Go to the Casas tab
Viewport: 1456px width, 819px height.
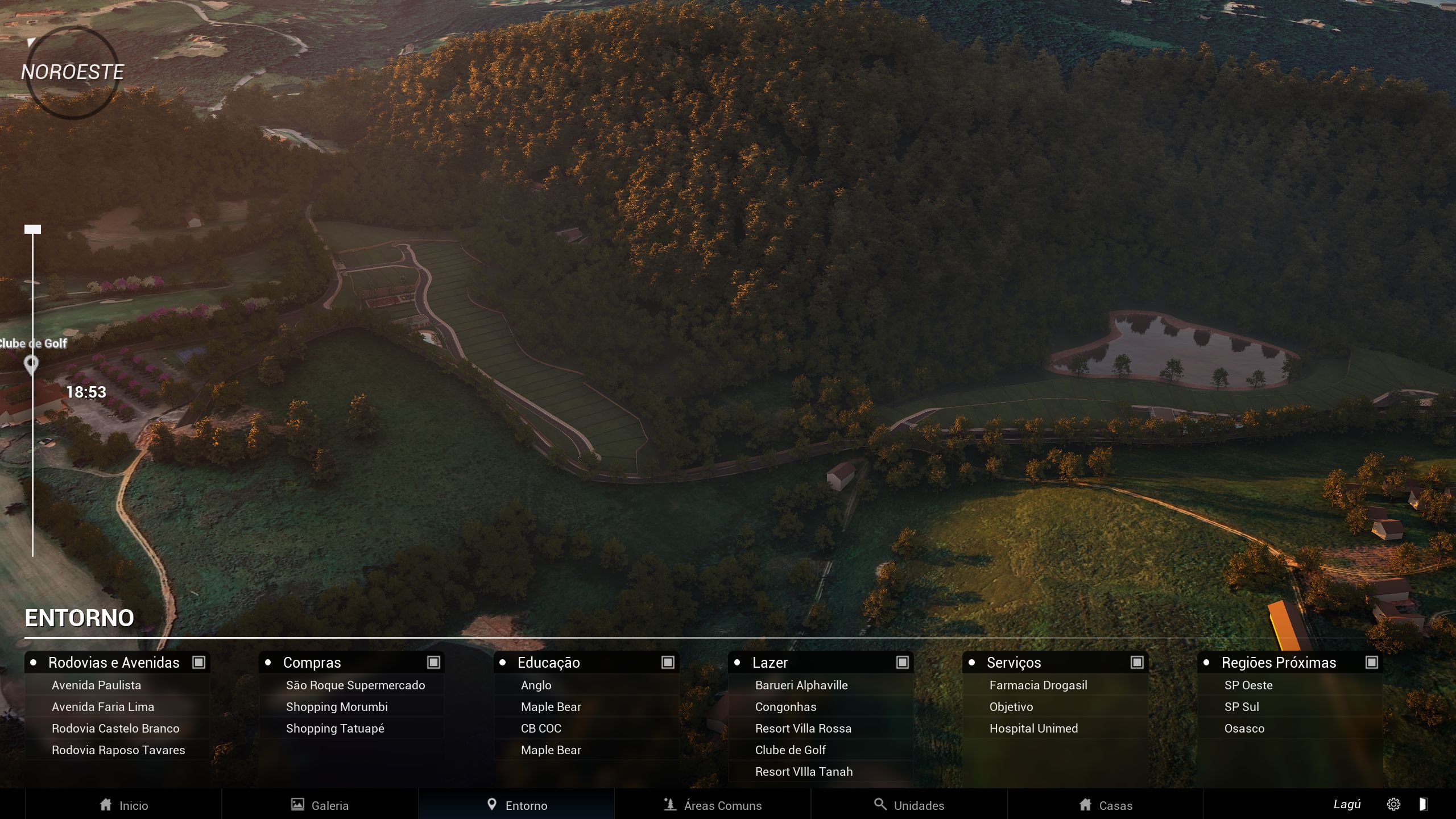point(1106,805)
